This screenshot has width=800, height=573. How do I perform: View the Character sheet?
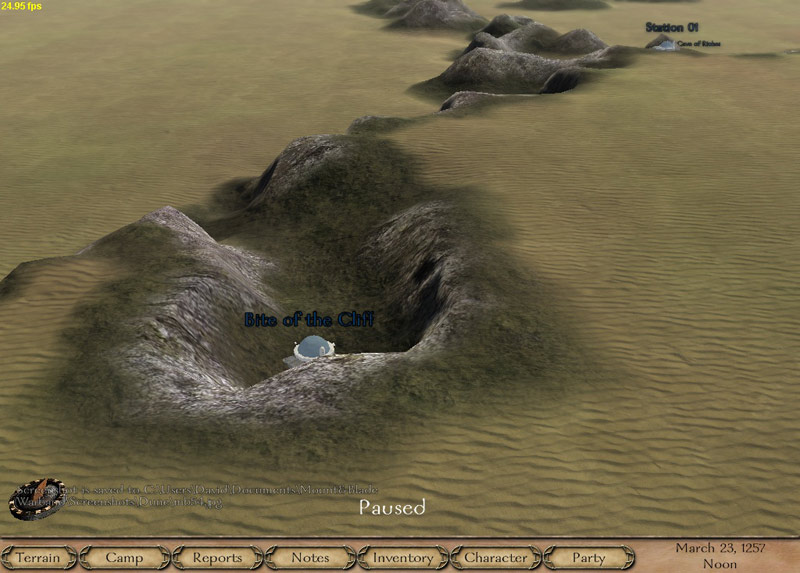click(496, 558)
